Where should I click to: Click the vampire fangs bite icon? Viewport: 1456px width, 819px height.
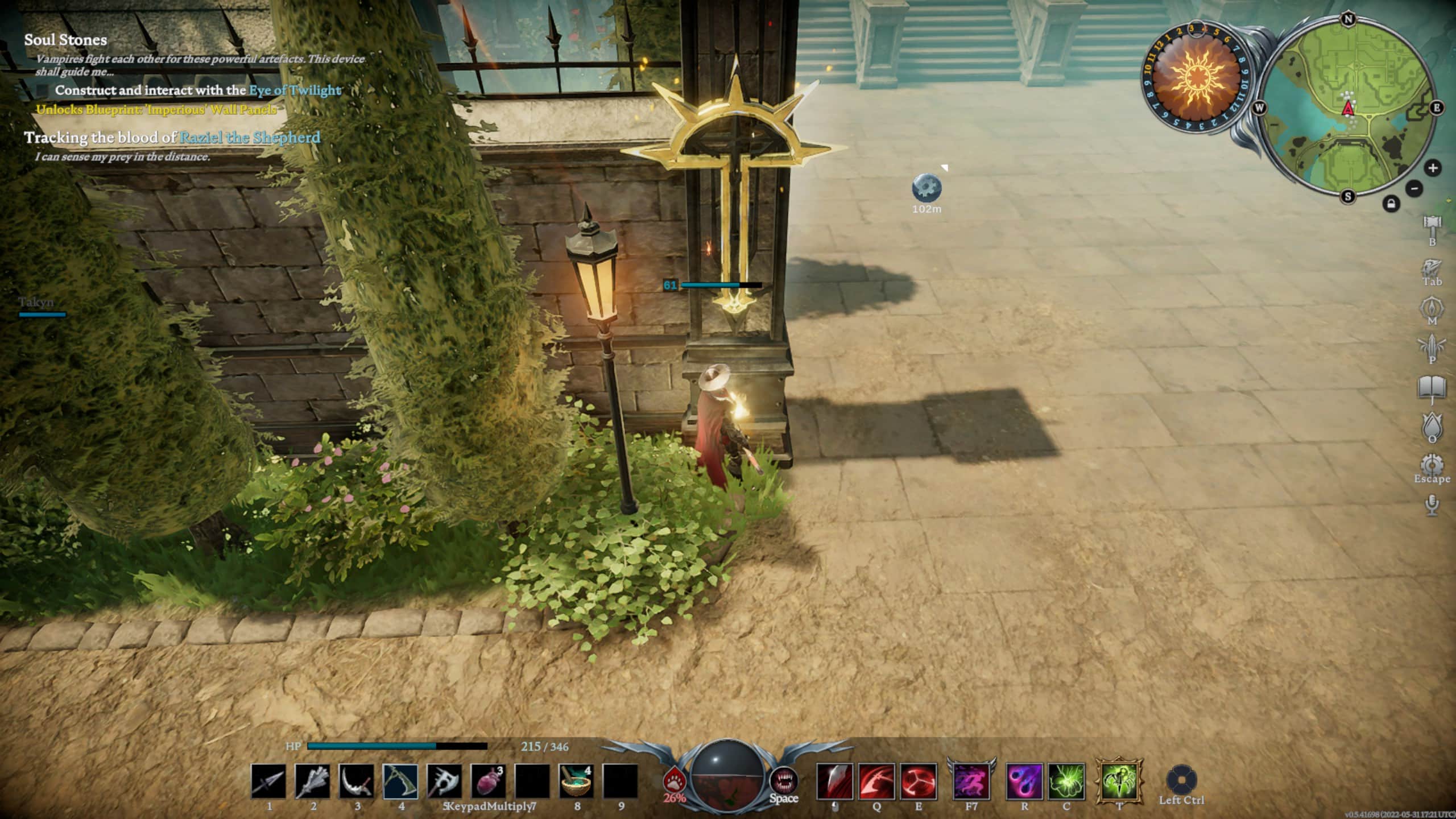[x=784, y=780]
